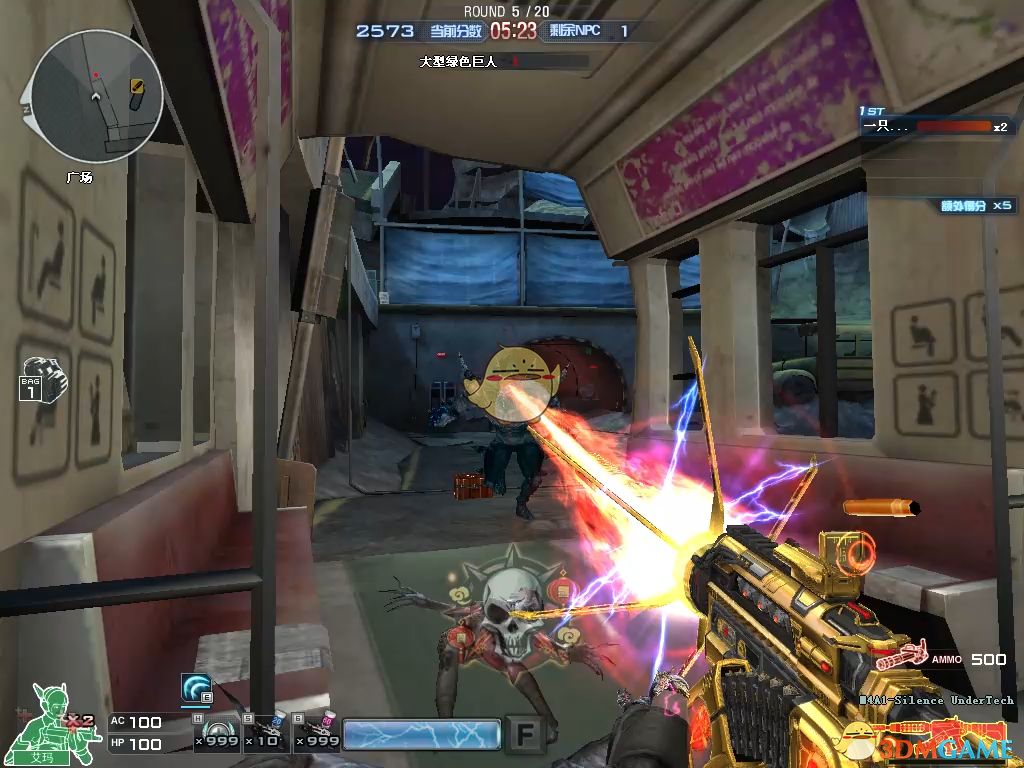Open the BAG 1 backpack icon
The height and width of the screenshot is (768, 1024).
(41, 378)
